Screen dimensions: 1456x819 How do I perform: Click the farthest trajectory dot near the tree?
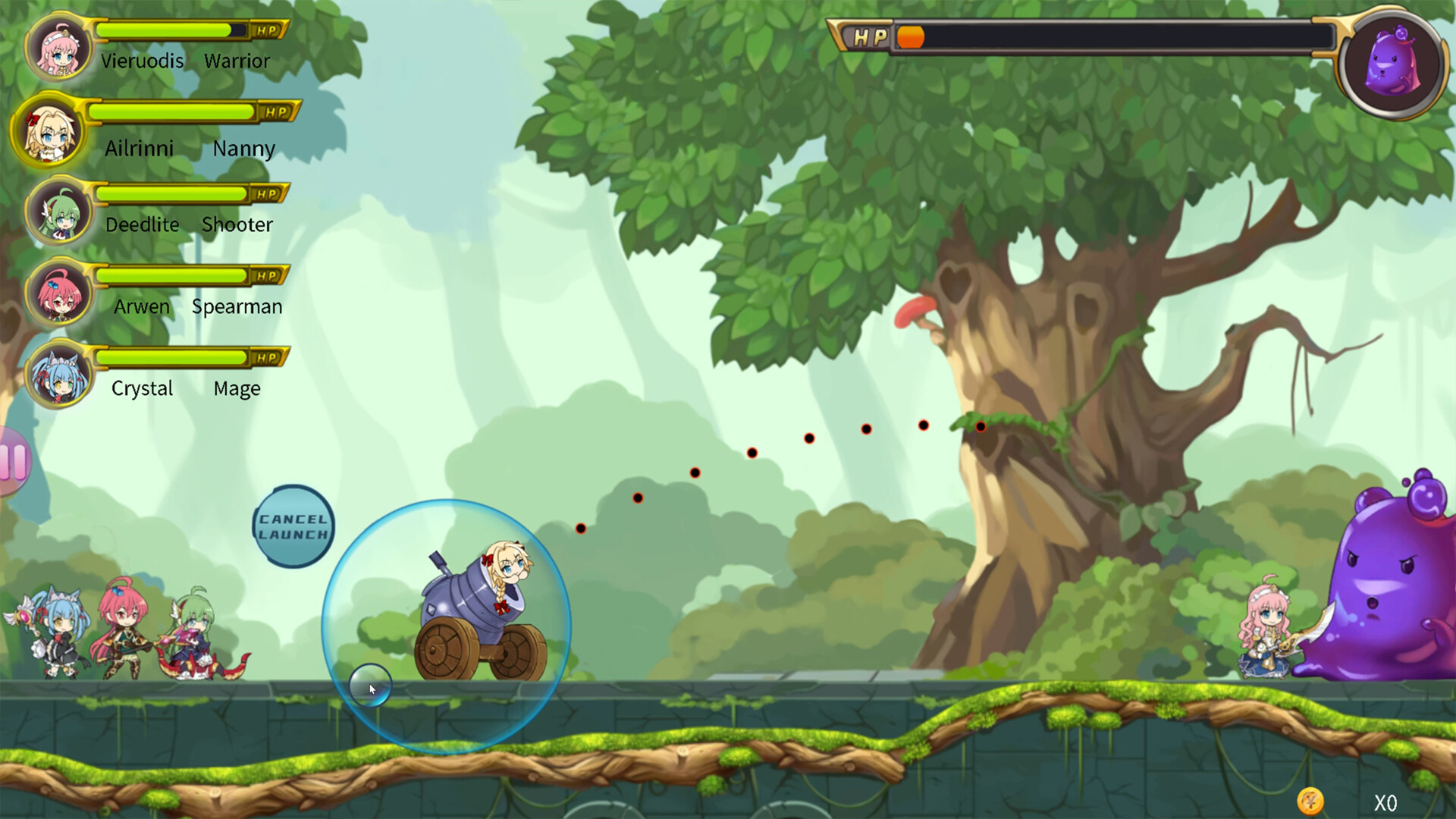coord(981,426)
